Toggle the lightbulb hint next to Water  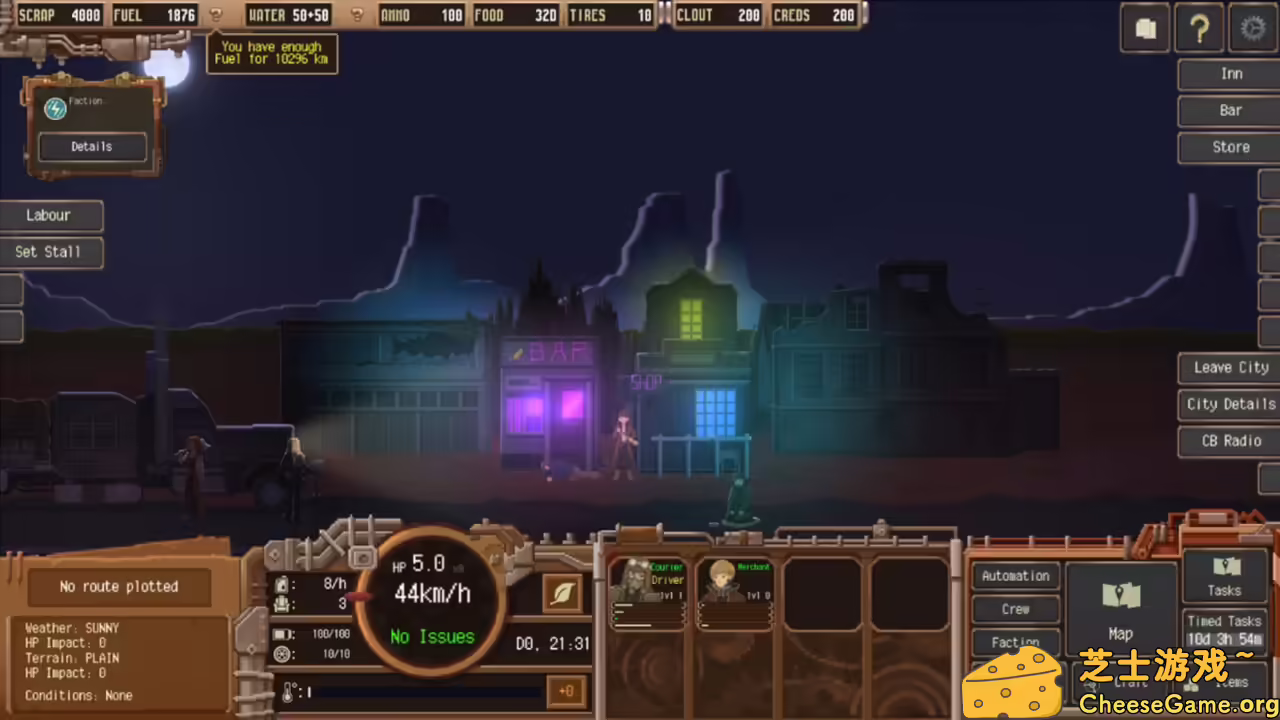[x=357, y=14]
